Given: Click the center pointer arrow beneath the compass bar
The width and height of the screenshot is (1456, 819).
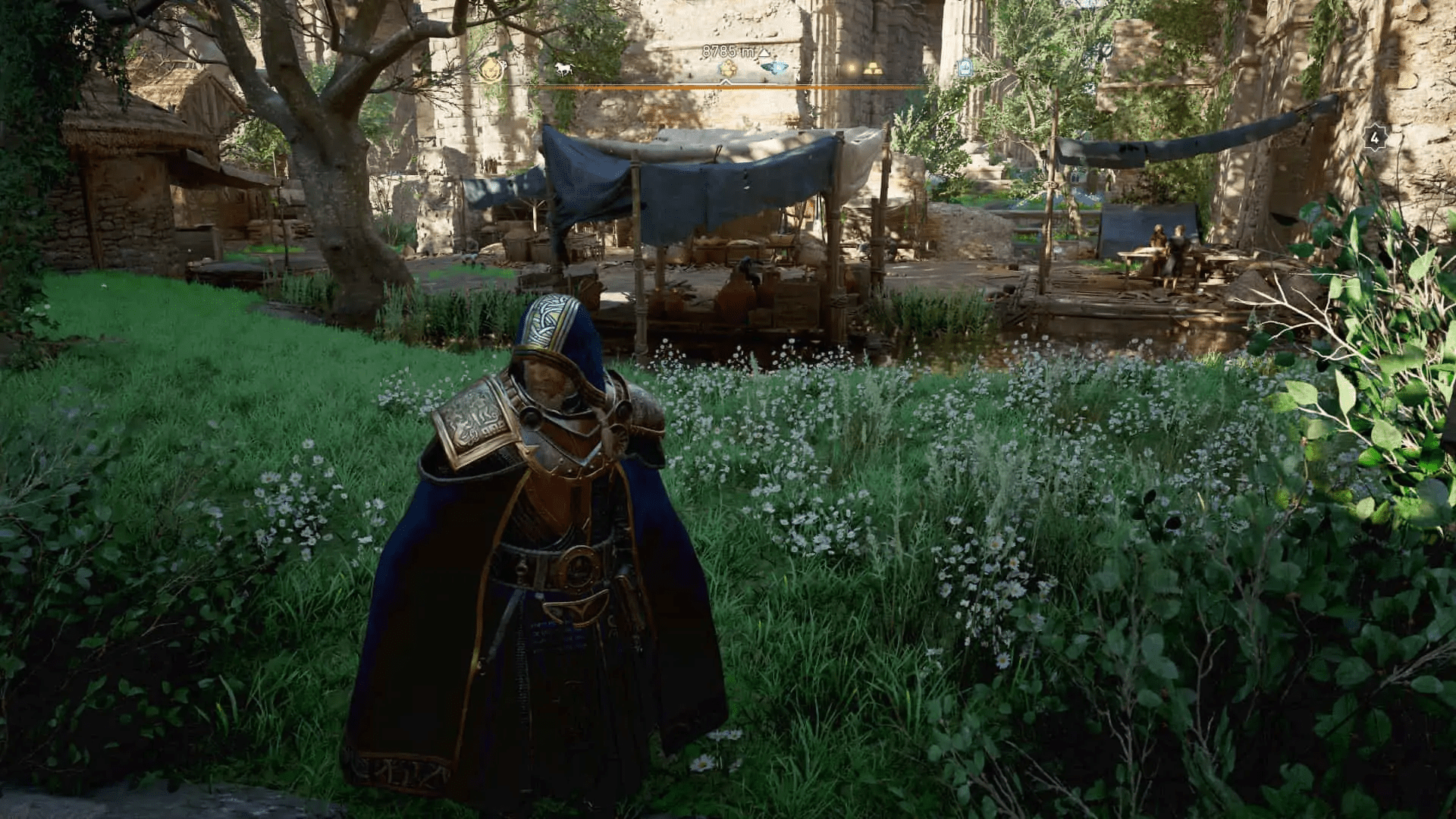Looking at the screenshot, I should [726, 82].
